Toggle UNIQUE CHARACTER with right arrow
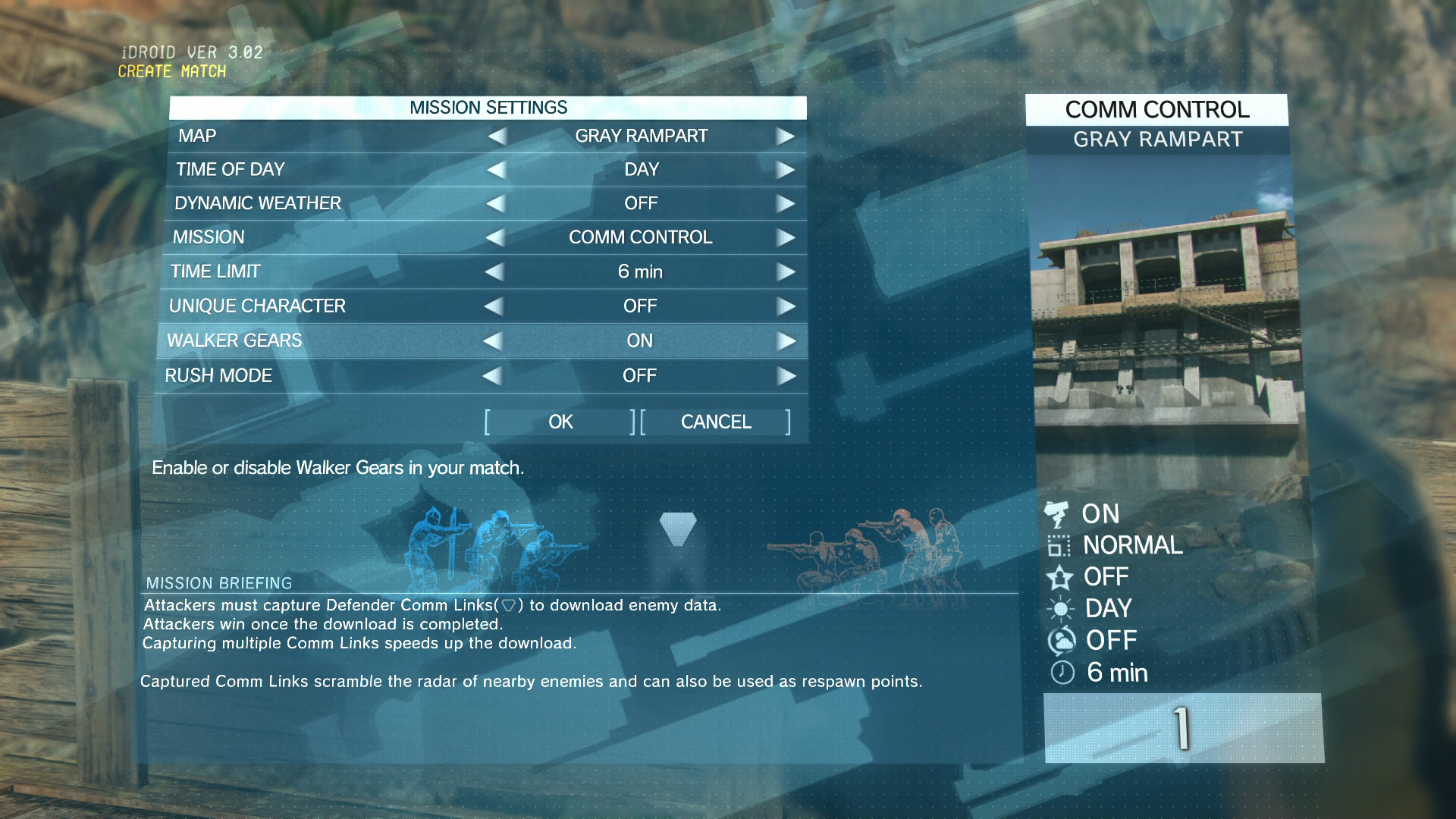Screen dimensions: 1456x819 [786, 306]
